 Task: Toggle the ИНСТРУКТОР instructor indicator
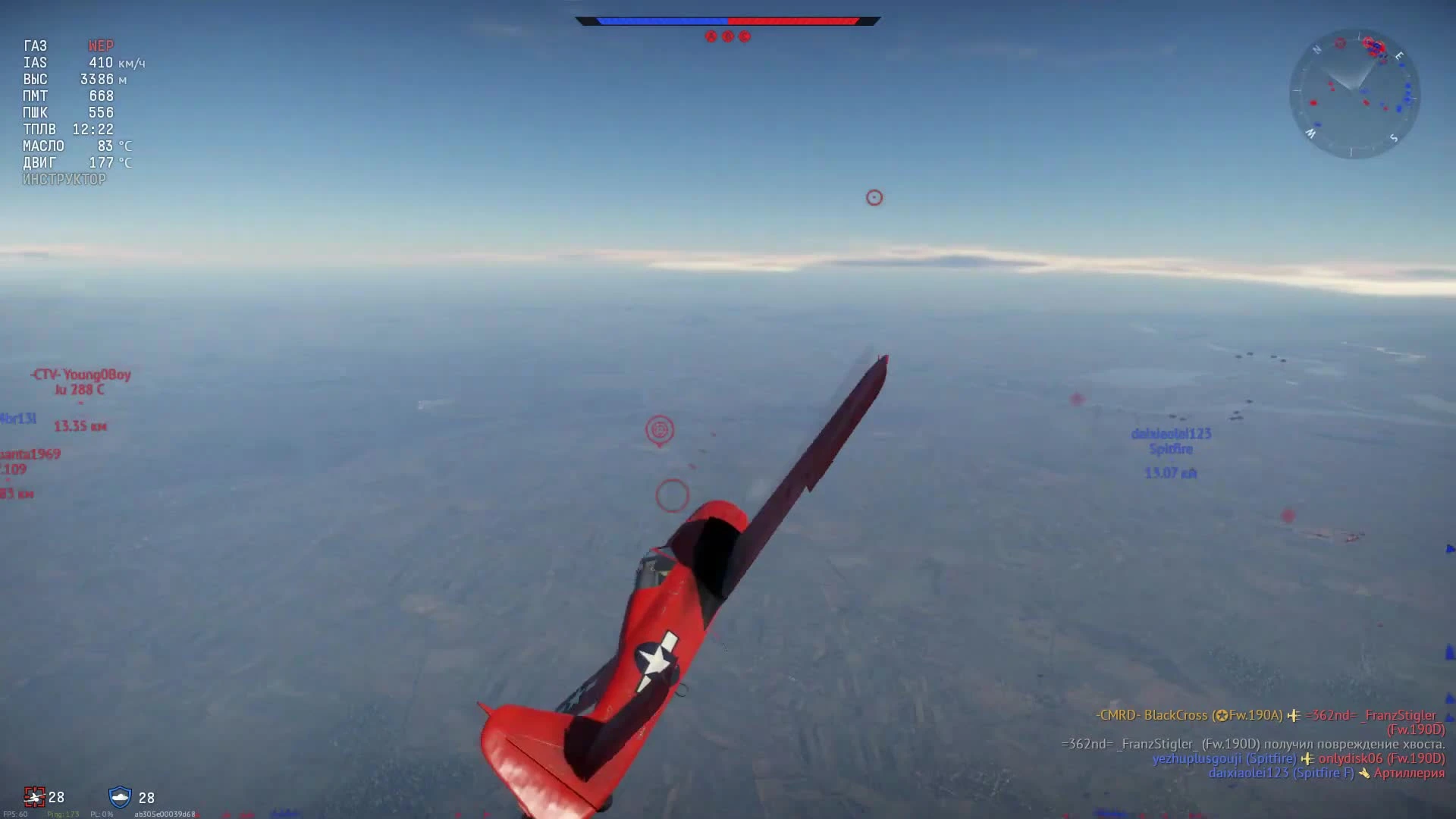click(64, 179)
